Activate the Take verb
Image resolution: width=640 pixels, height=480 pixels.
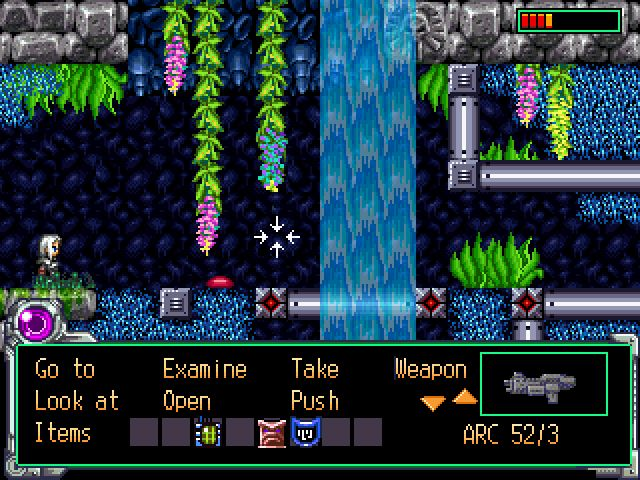click(314, 369)
